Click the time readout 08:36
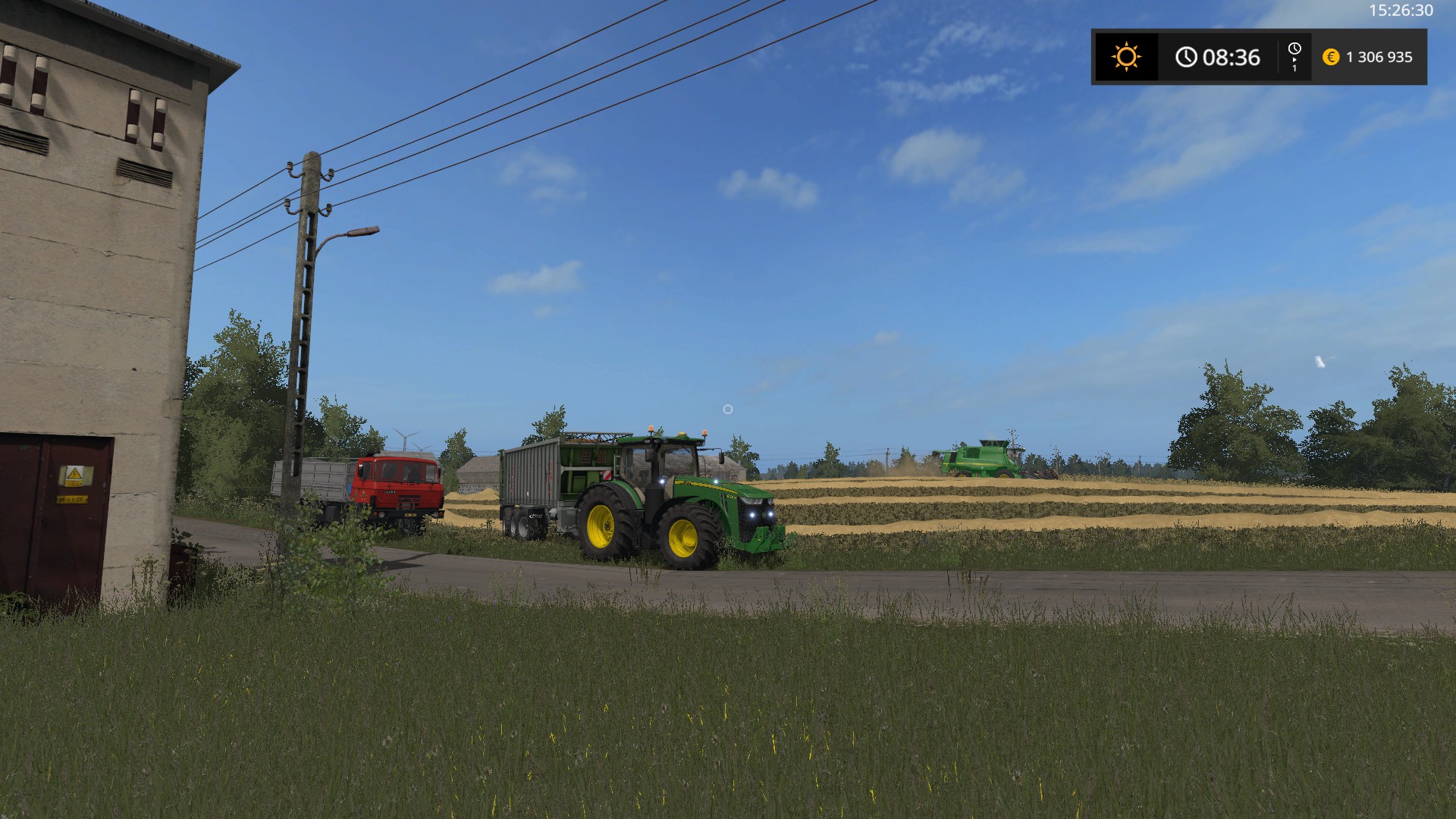 tap(1232, 57)
